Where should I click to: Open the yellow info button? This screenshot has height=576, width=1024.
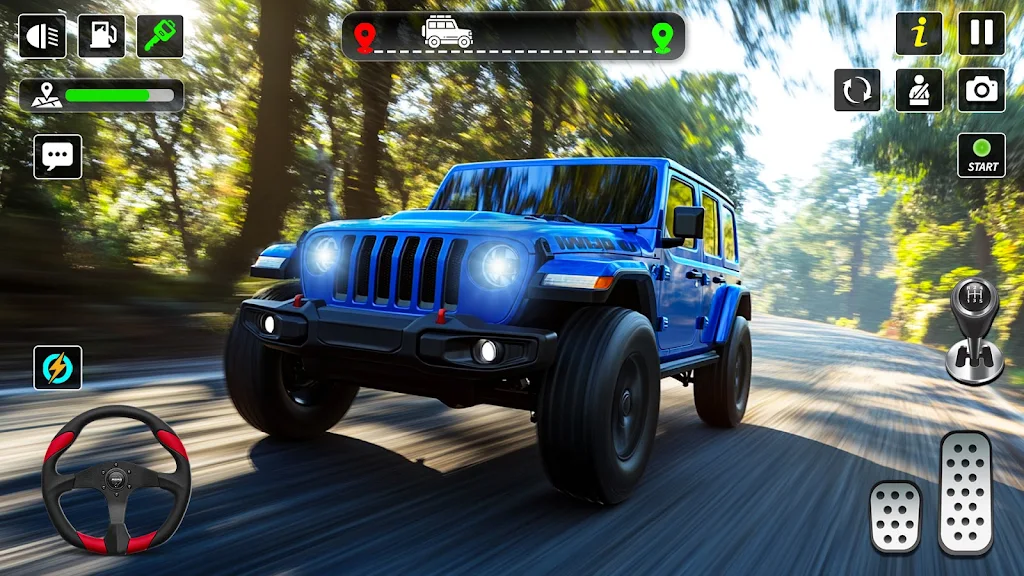[x=919, y=34]
